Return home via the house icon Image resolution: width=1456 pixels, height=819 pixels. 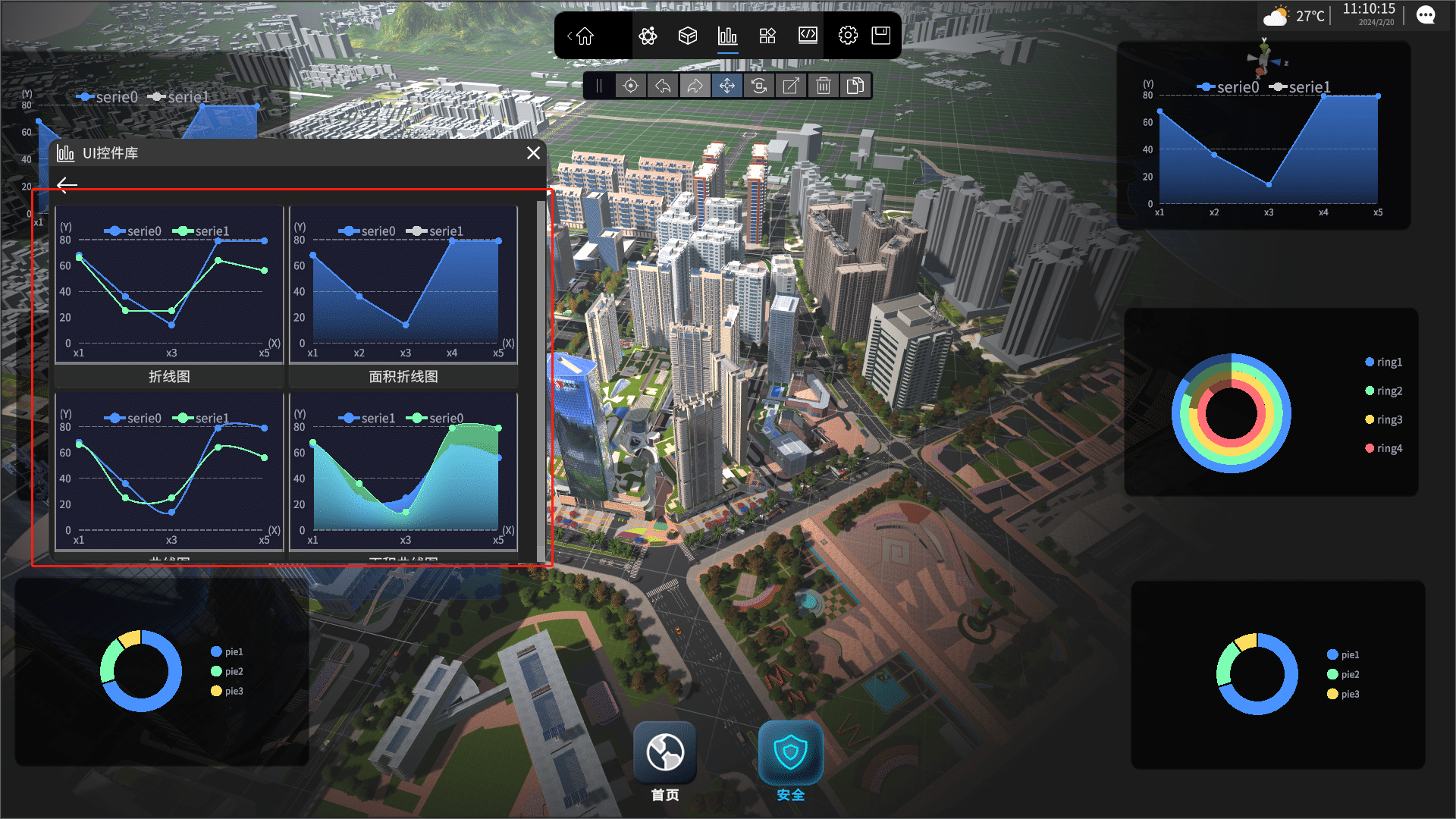(585, 36)
